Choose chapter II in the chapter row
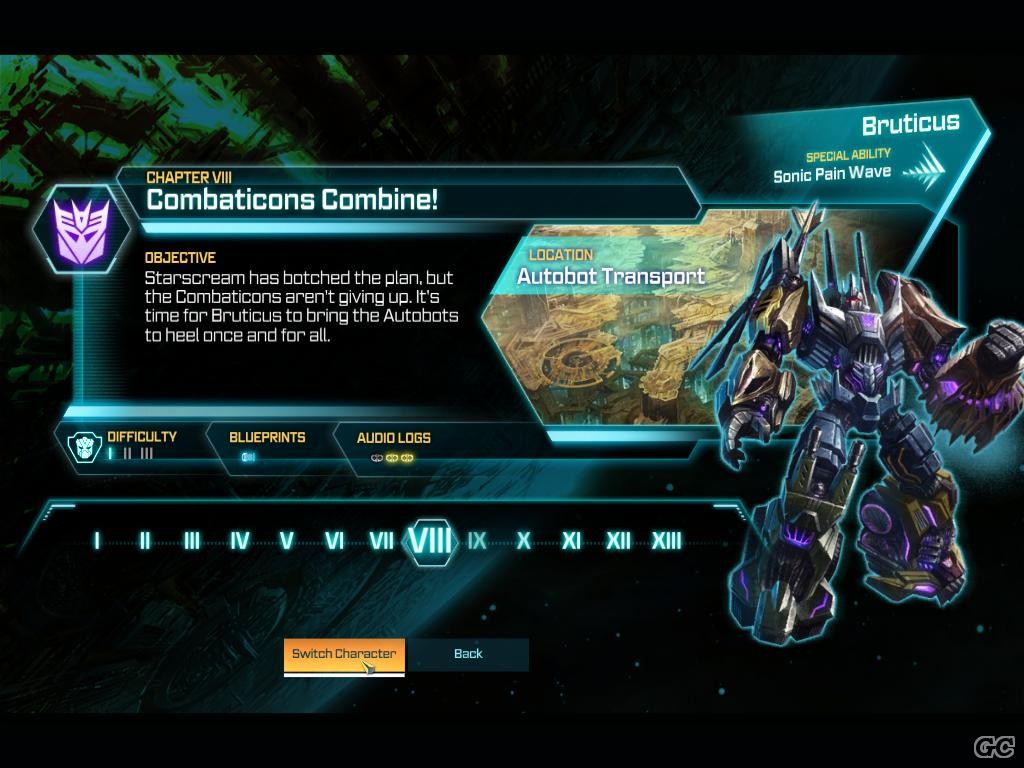1024x768 pixels. point(144,541)
